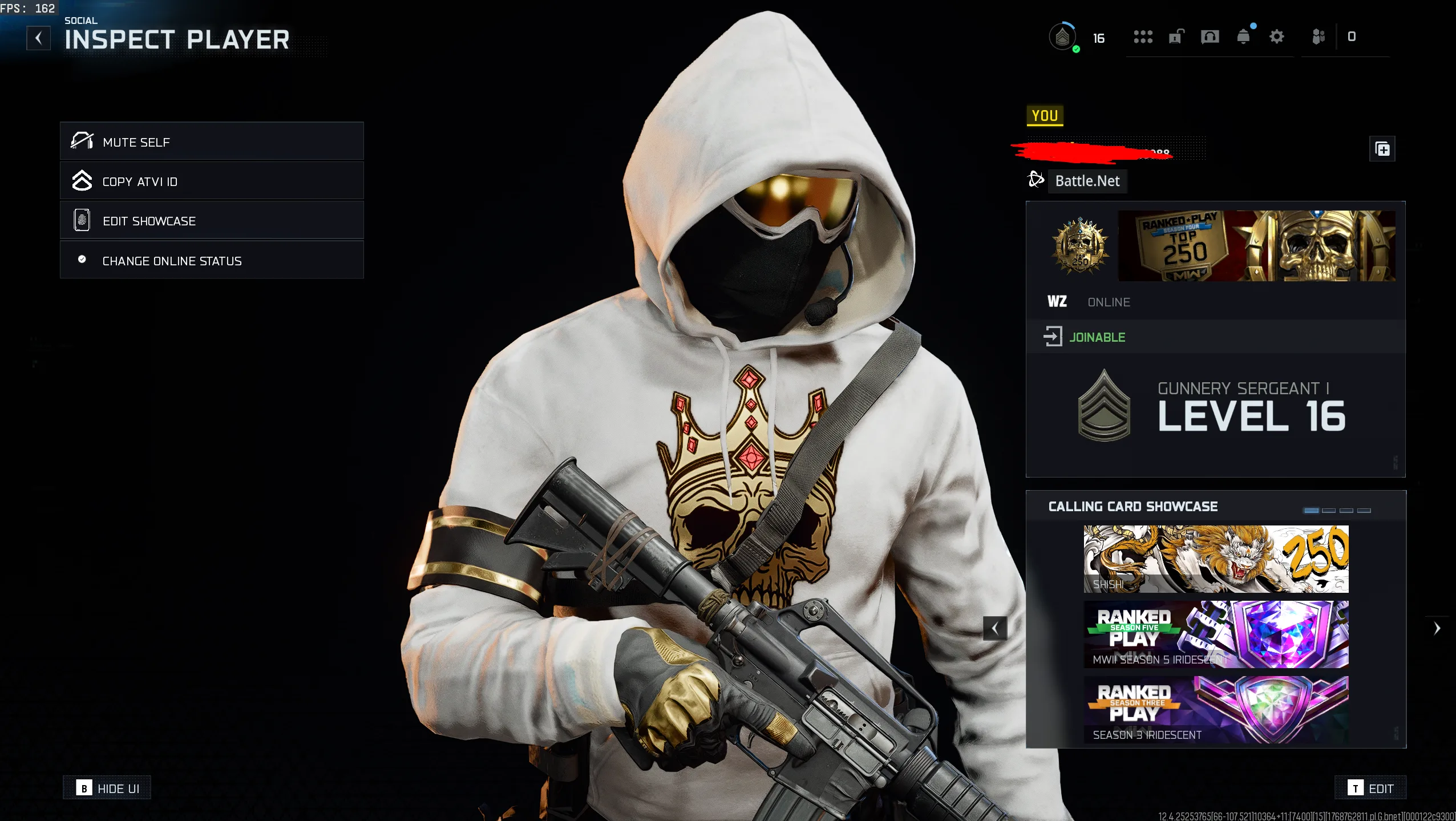Select the Shishi calling card
1456x821 pixels.
[1216, 559]
